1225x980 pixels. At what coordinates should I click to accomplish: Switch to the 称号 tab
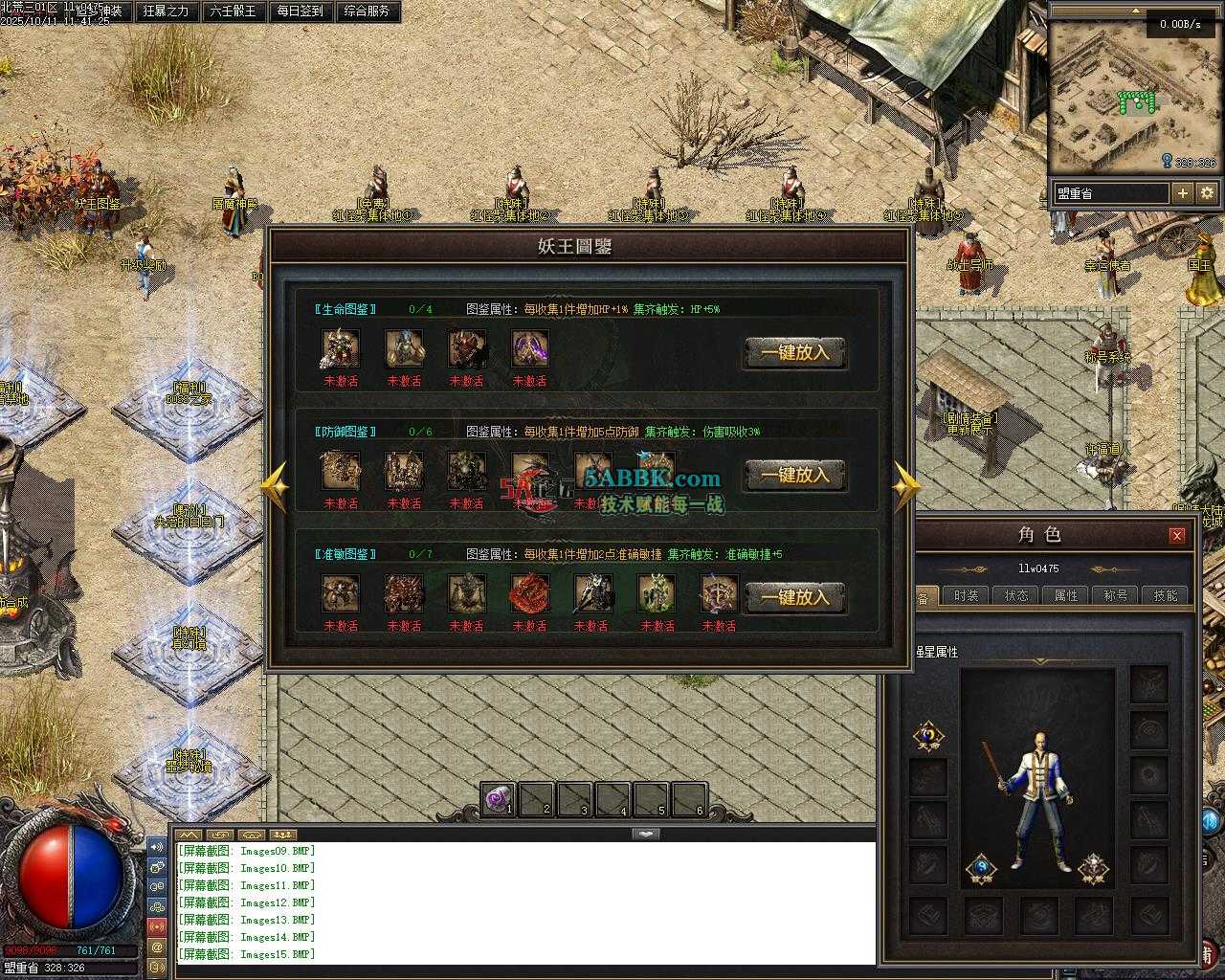tap(1116, 595)
